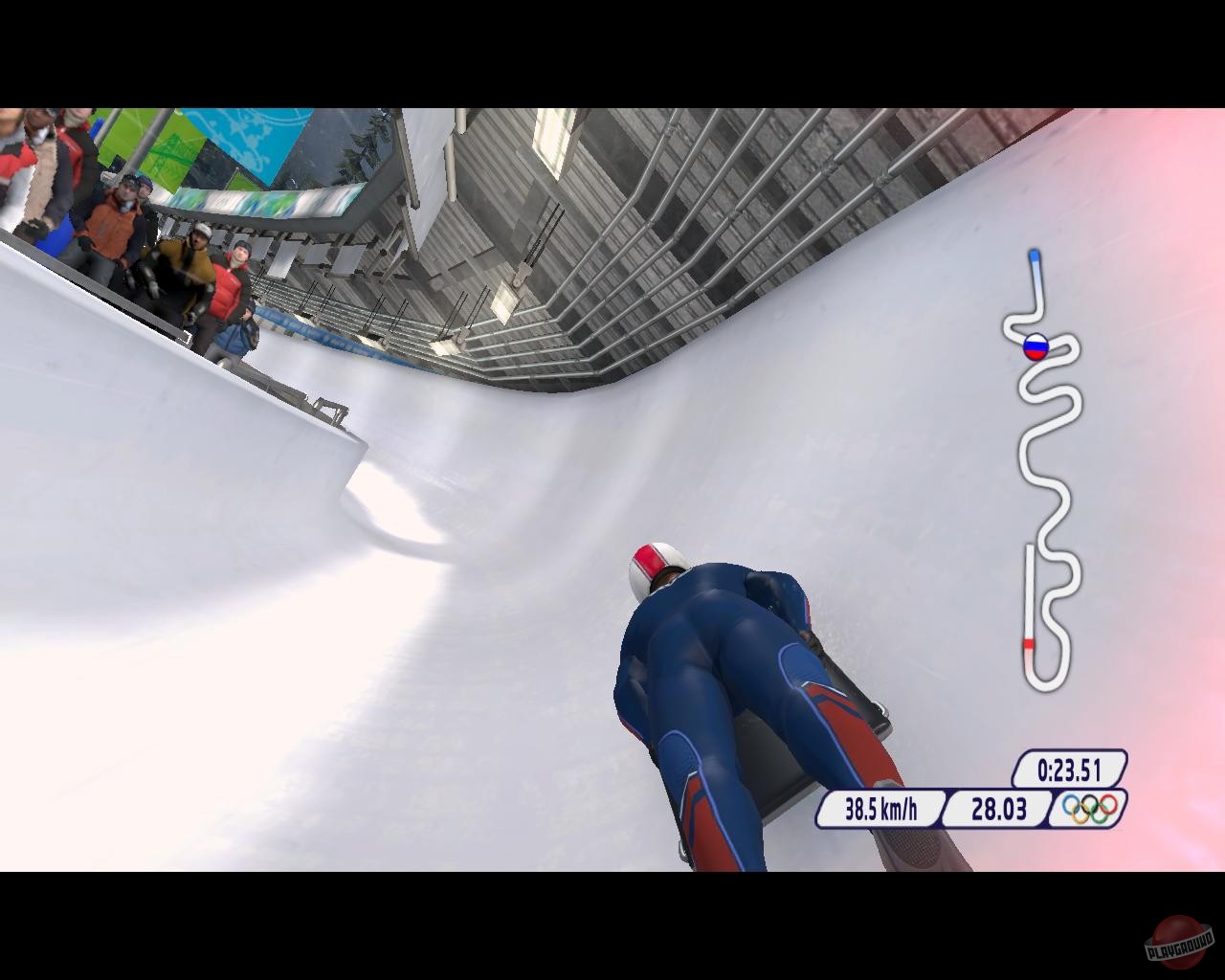Select the Russian flag marker on the track map
Viewport: 1225px width, 980px height.
coord(1035,348)
